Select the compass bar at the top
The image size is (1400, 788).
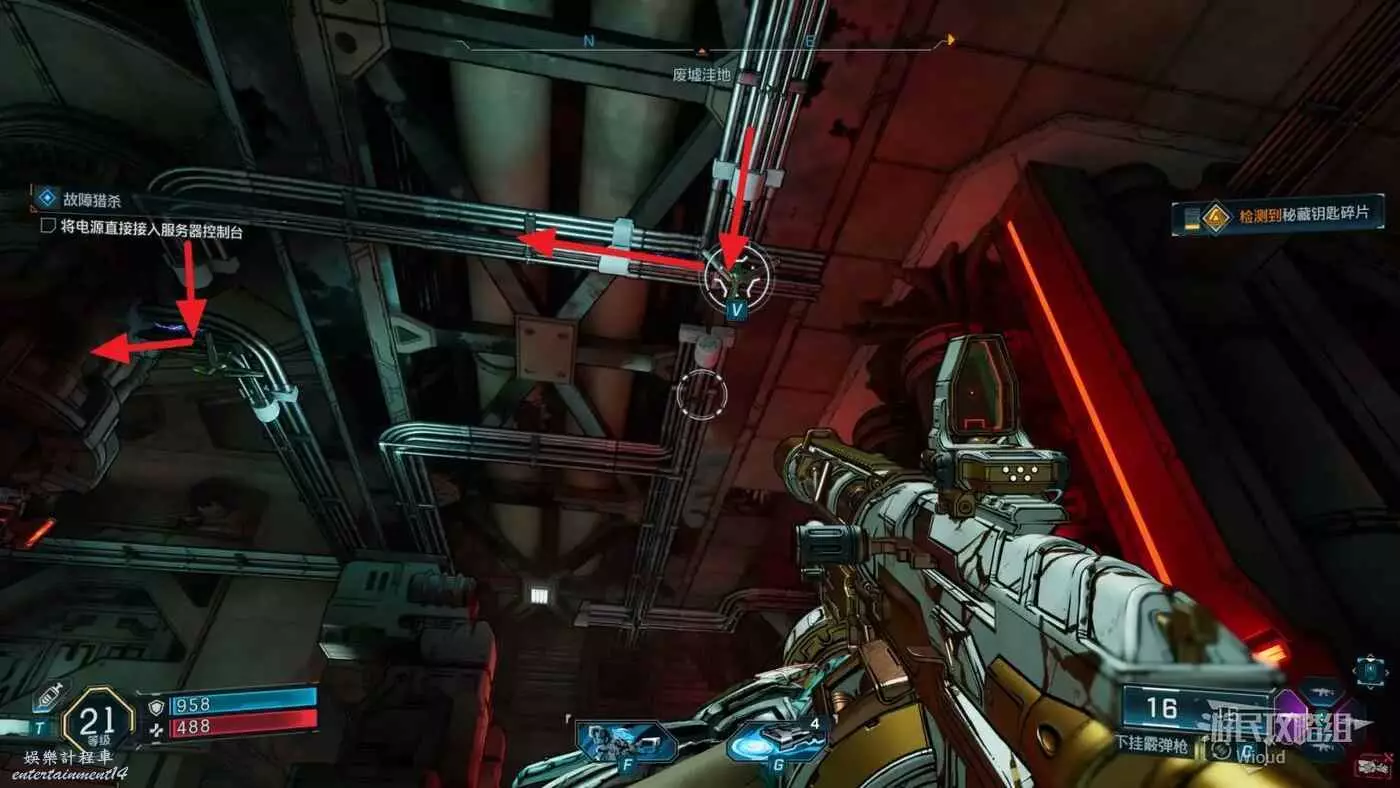700,43
